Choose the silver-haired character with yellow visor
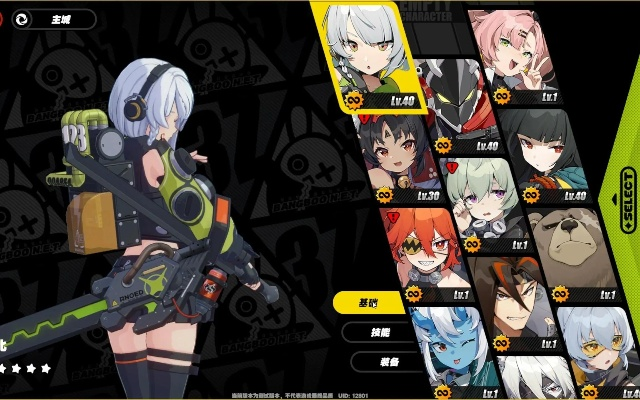The width and height of the screenshot is (640, 400). click(597, 346)
